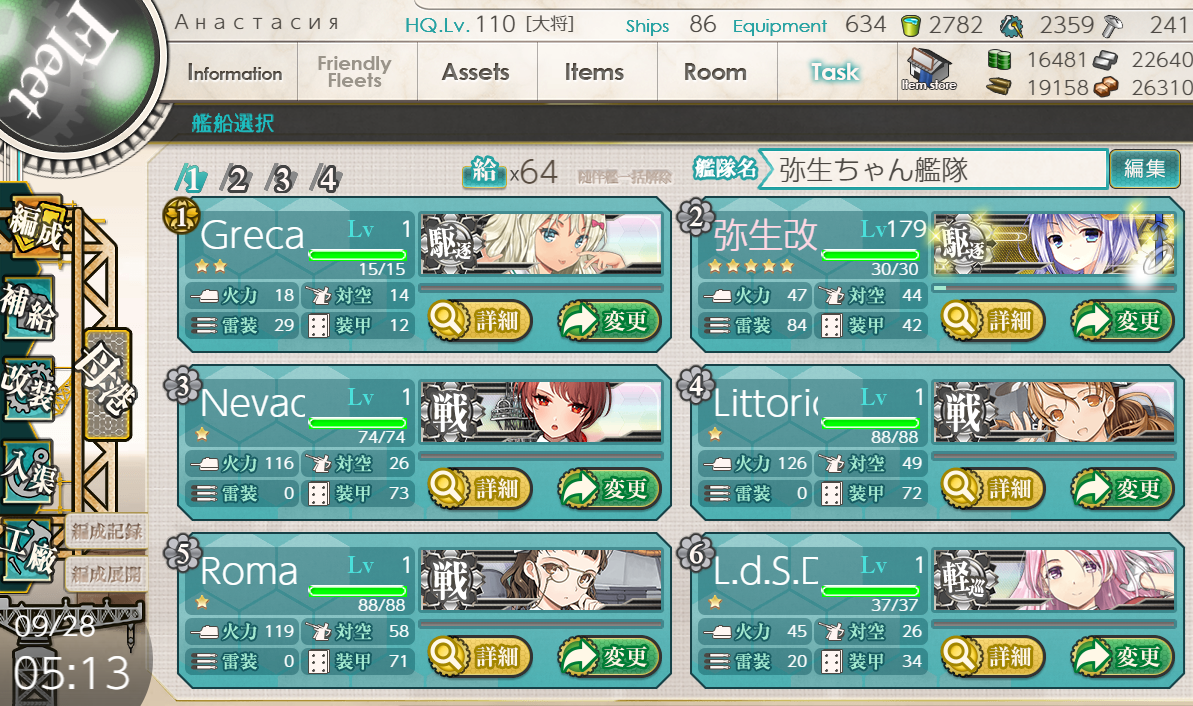Go to the 入渠 docking menu
The width and height of the screenshot is (1193, 706).
[x=30, y=472]
